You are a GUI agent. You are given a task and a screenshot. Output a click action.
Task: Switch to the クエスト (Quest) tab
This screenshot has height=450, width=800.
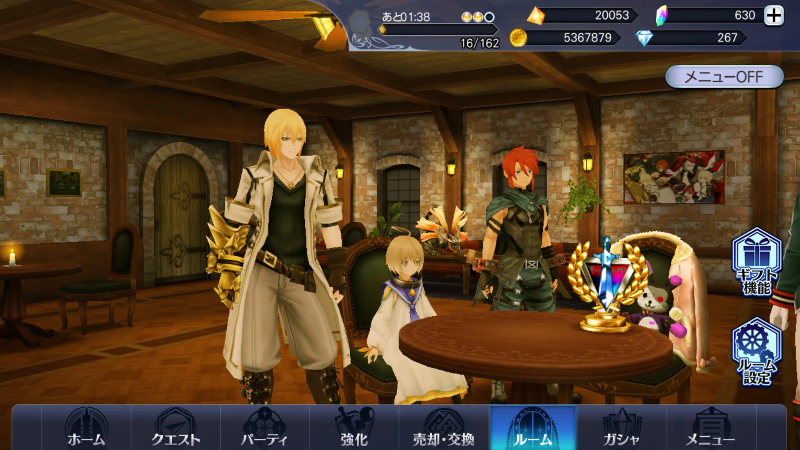[175, 428]
